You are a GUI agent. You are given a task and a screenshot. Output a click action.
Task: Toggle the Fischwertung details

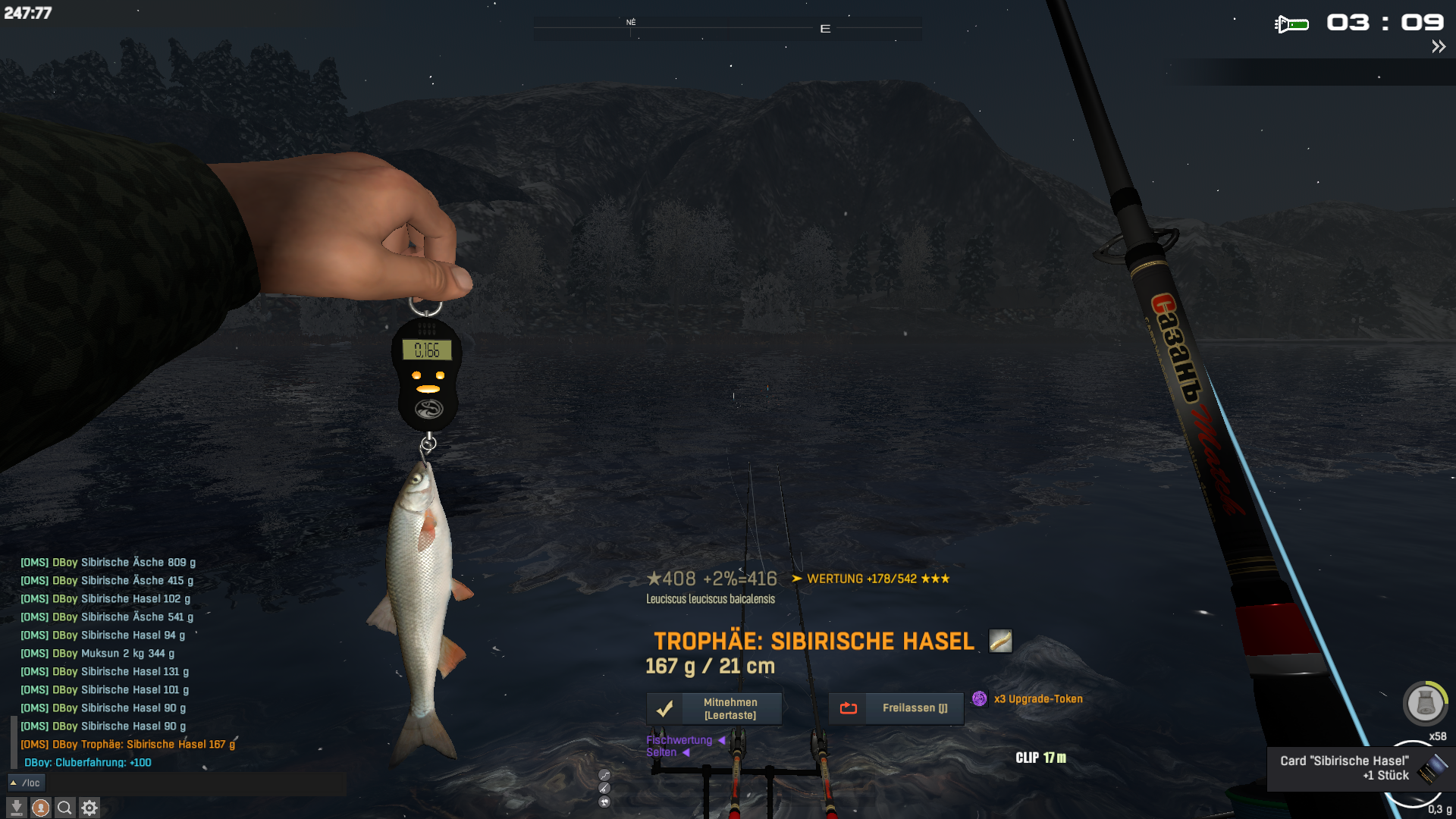[x=686, y=740]
